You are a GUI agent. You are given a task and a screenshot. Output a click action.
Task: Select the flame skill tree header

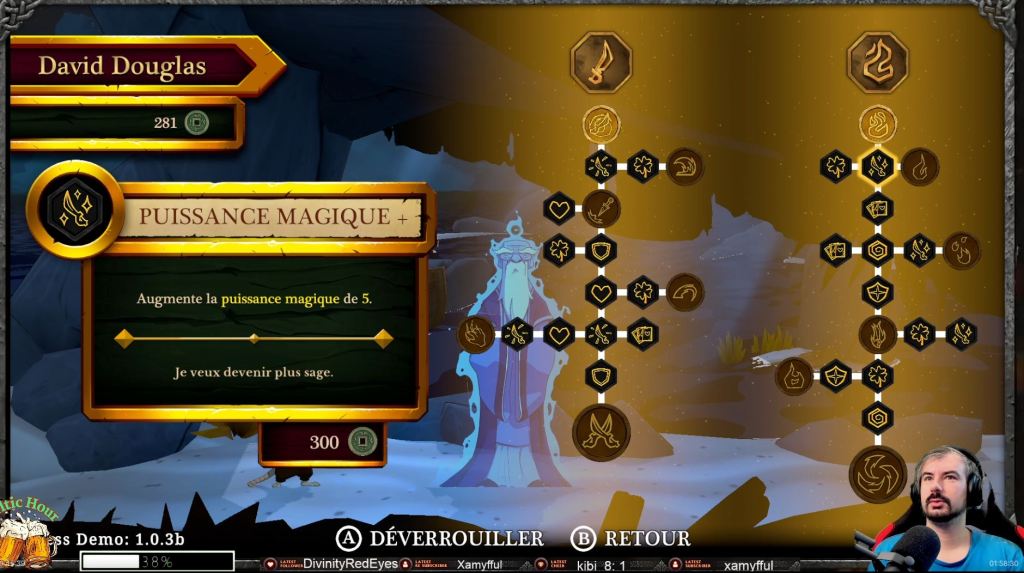point(877,62)
